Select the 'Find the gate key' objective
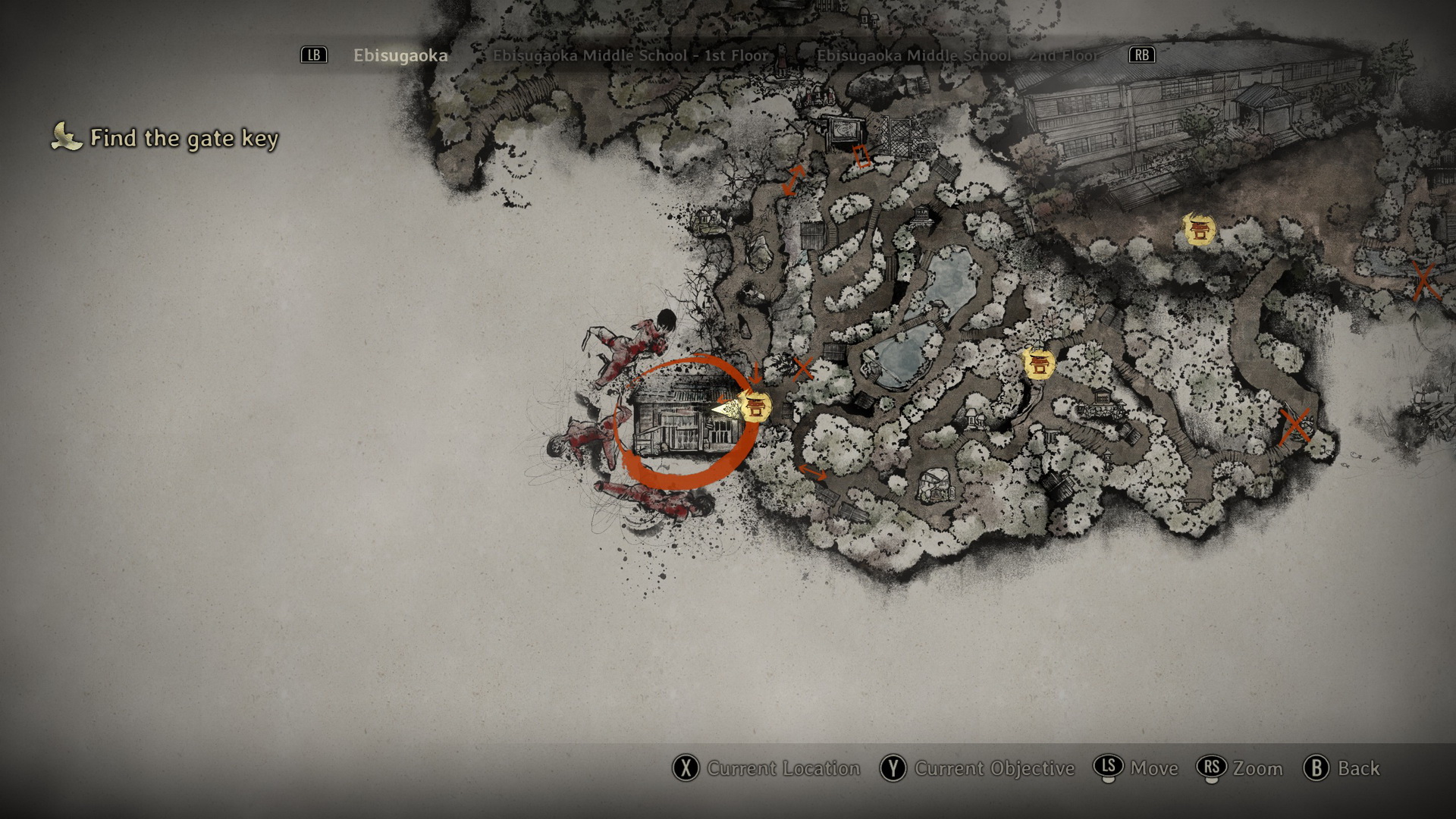The height and width of the screenshot is (819, 1456). pos(184,138)
